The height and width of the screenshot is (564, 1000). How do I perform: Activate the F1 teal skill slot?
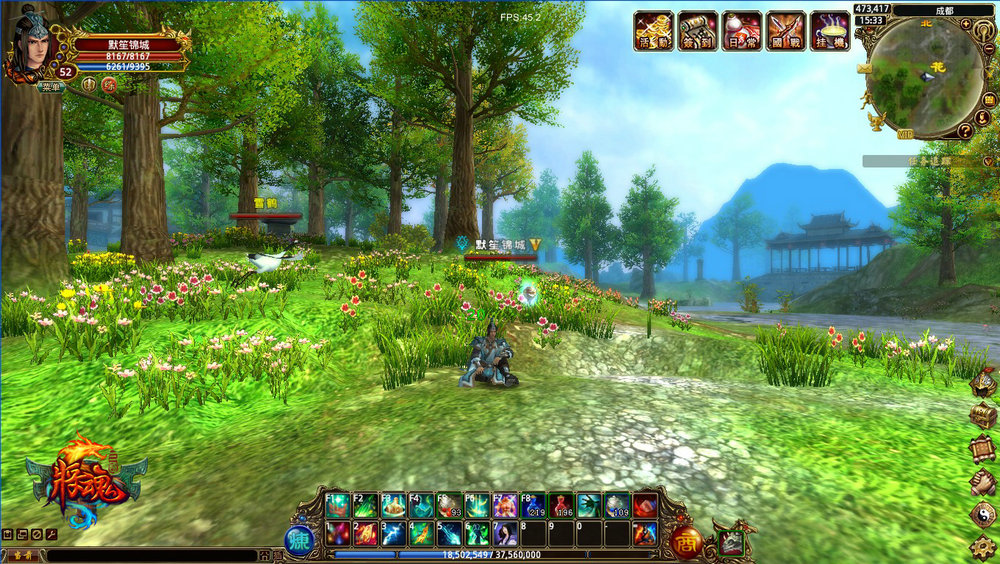click(337, 506)
